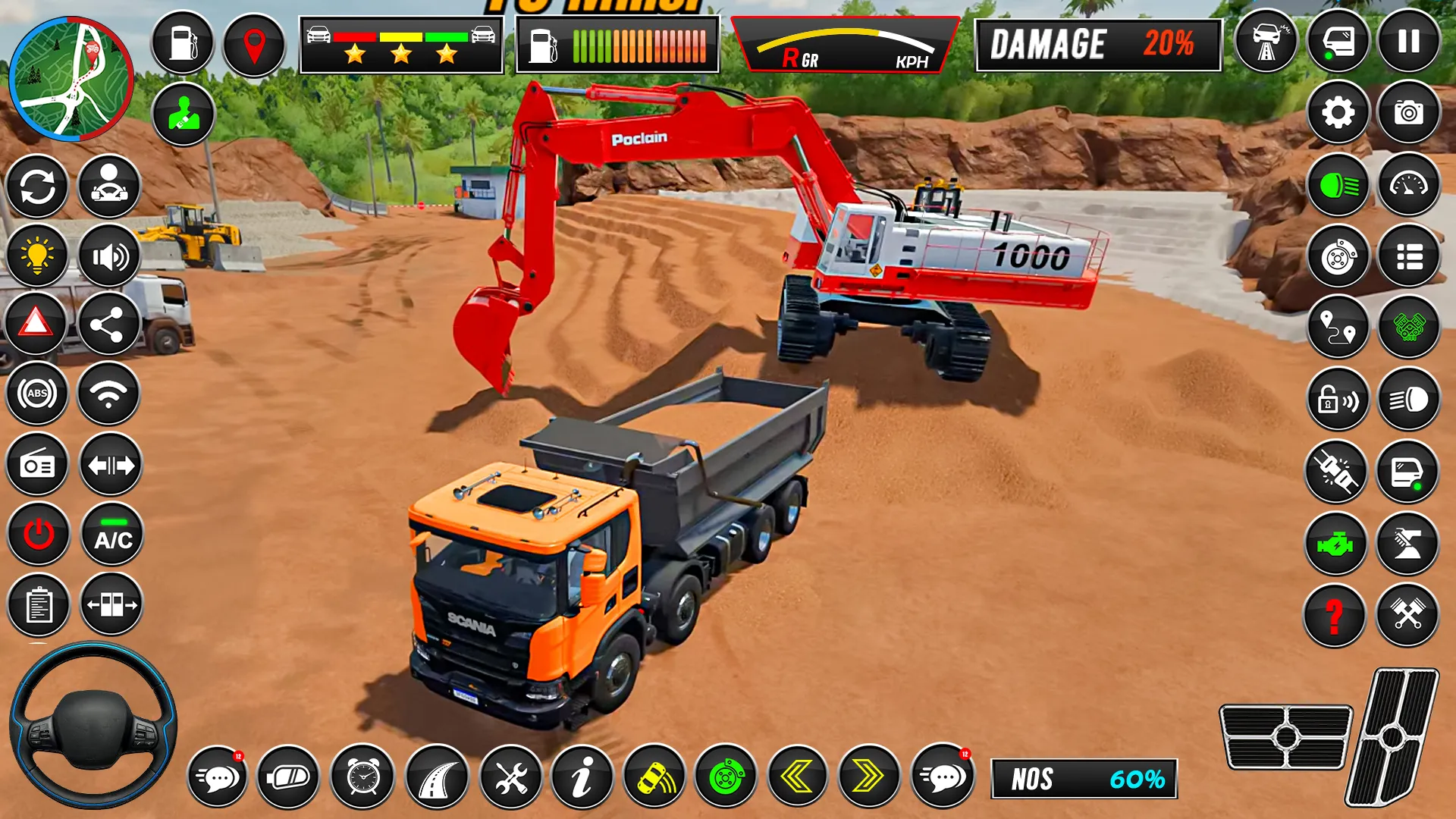Enable the ABS braking toggle
Viewport: 1456px width, 819px height.
(36, 394)
